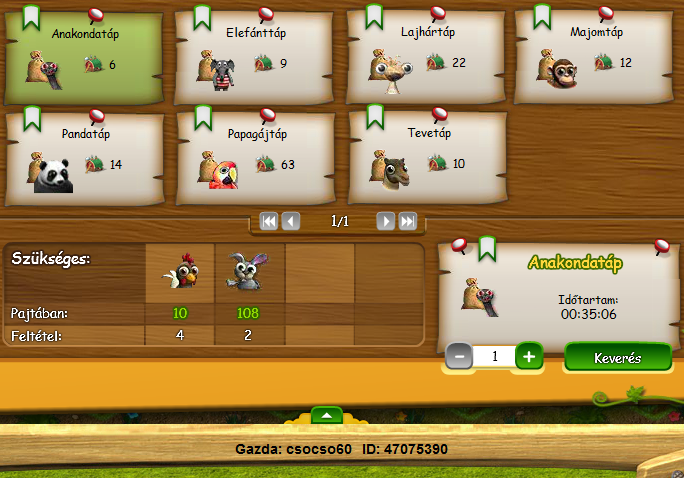Click the Keverés mix button
This screenshot has height=478, width=684.
pos(617,357)
